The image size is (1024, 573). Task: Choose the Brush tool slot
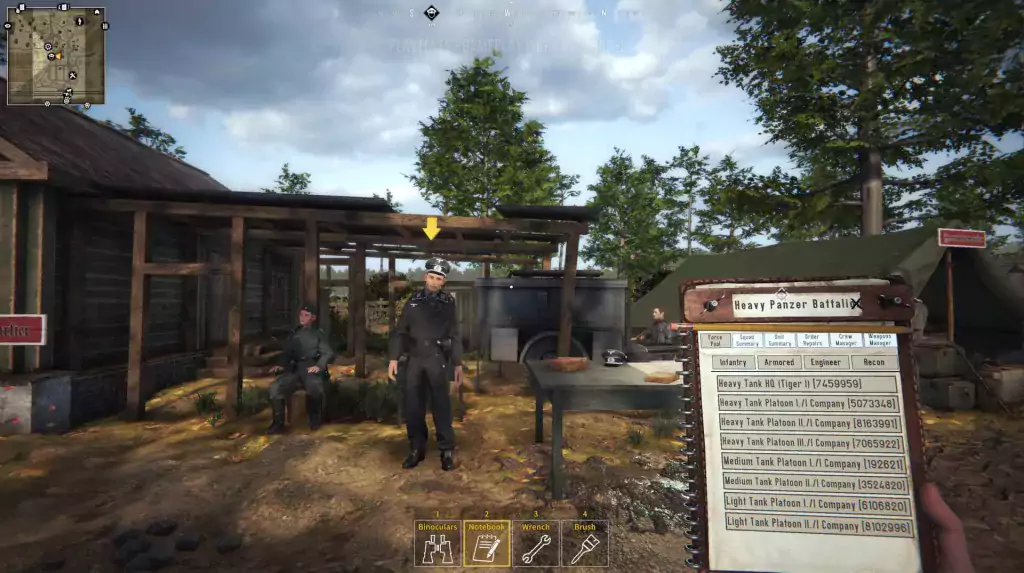coord(584,543)
